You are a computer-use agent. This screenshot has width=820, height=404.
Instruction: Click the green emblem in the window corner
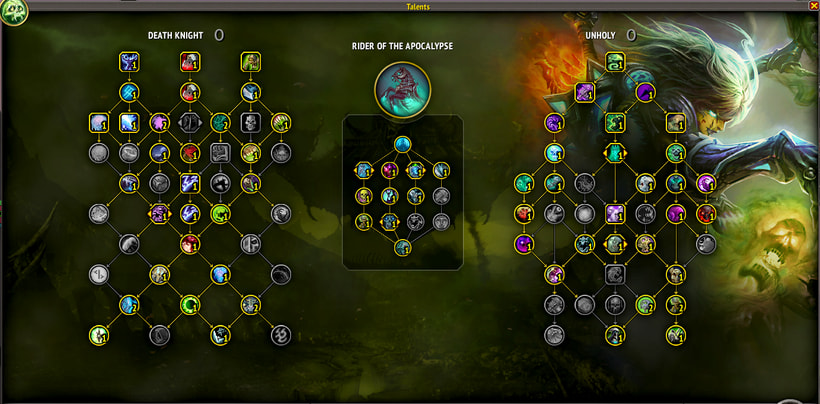tap(14, 12)
